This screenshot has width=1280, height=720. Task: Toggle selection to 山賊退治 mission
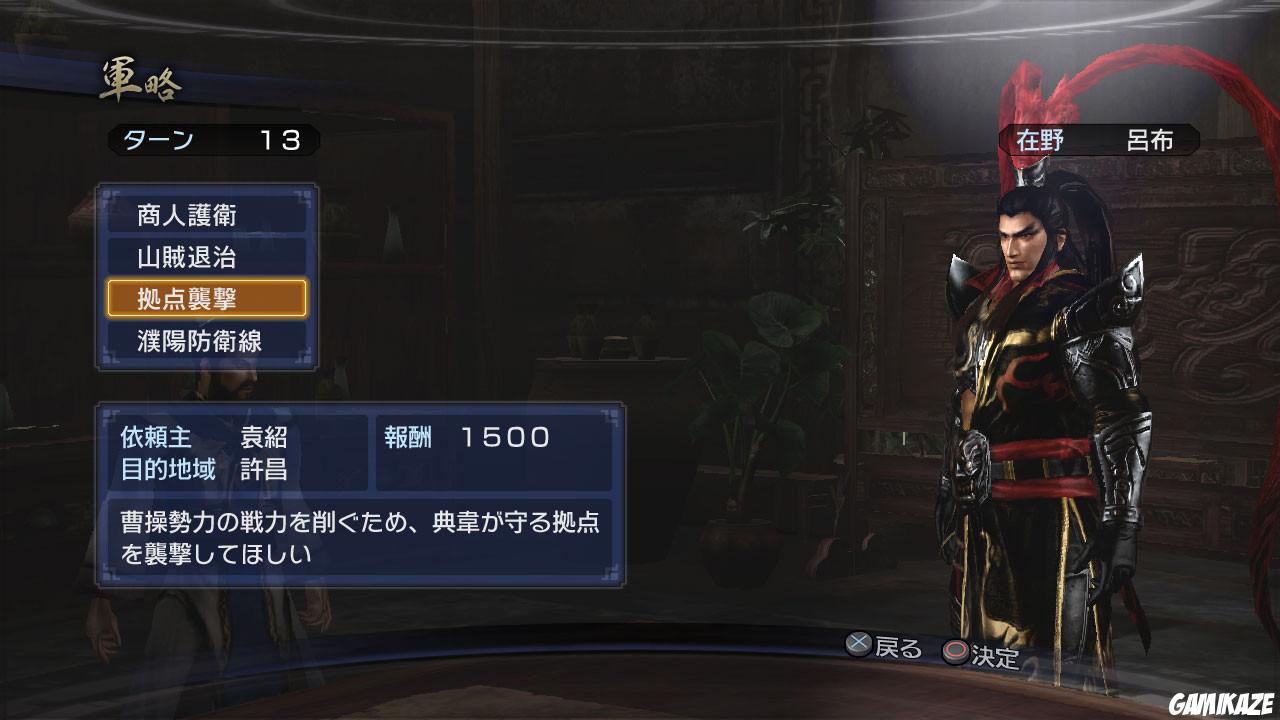207,257
